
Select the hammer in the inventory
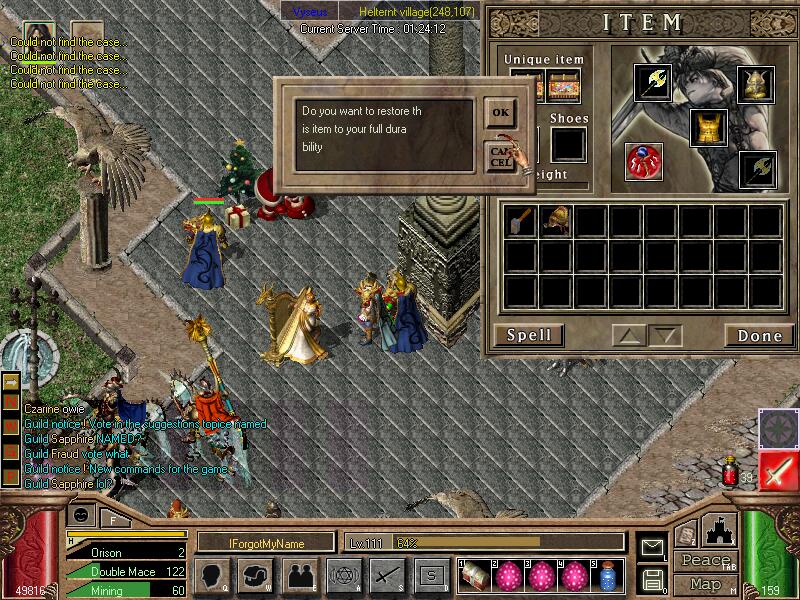pos(520,220)
